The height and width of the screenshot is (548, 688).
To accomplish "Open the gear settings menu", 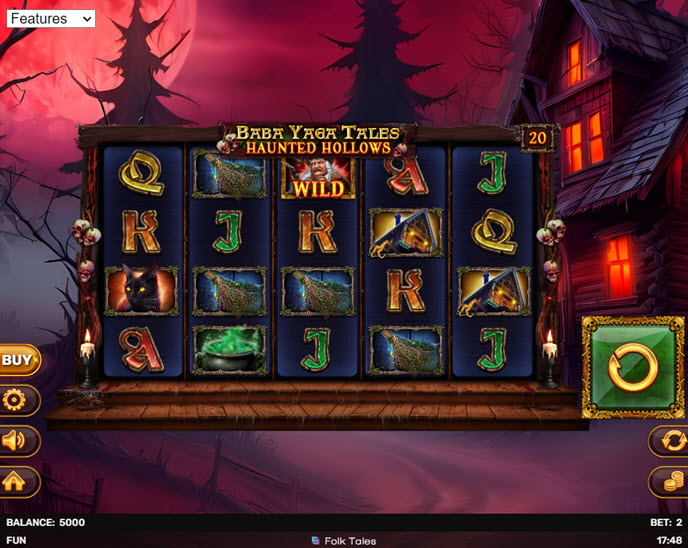I will (x=17, y=401).
